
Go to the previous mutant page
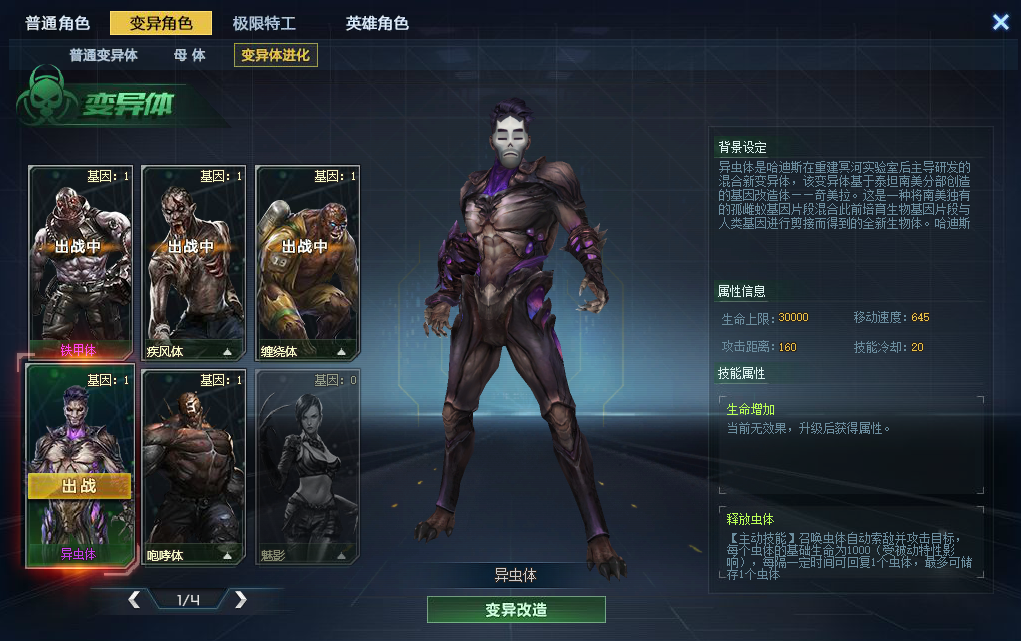tap(134, 600)
